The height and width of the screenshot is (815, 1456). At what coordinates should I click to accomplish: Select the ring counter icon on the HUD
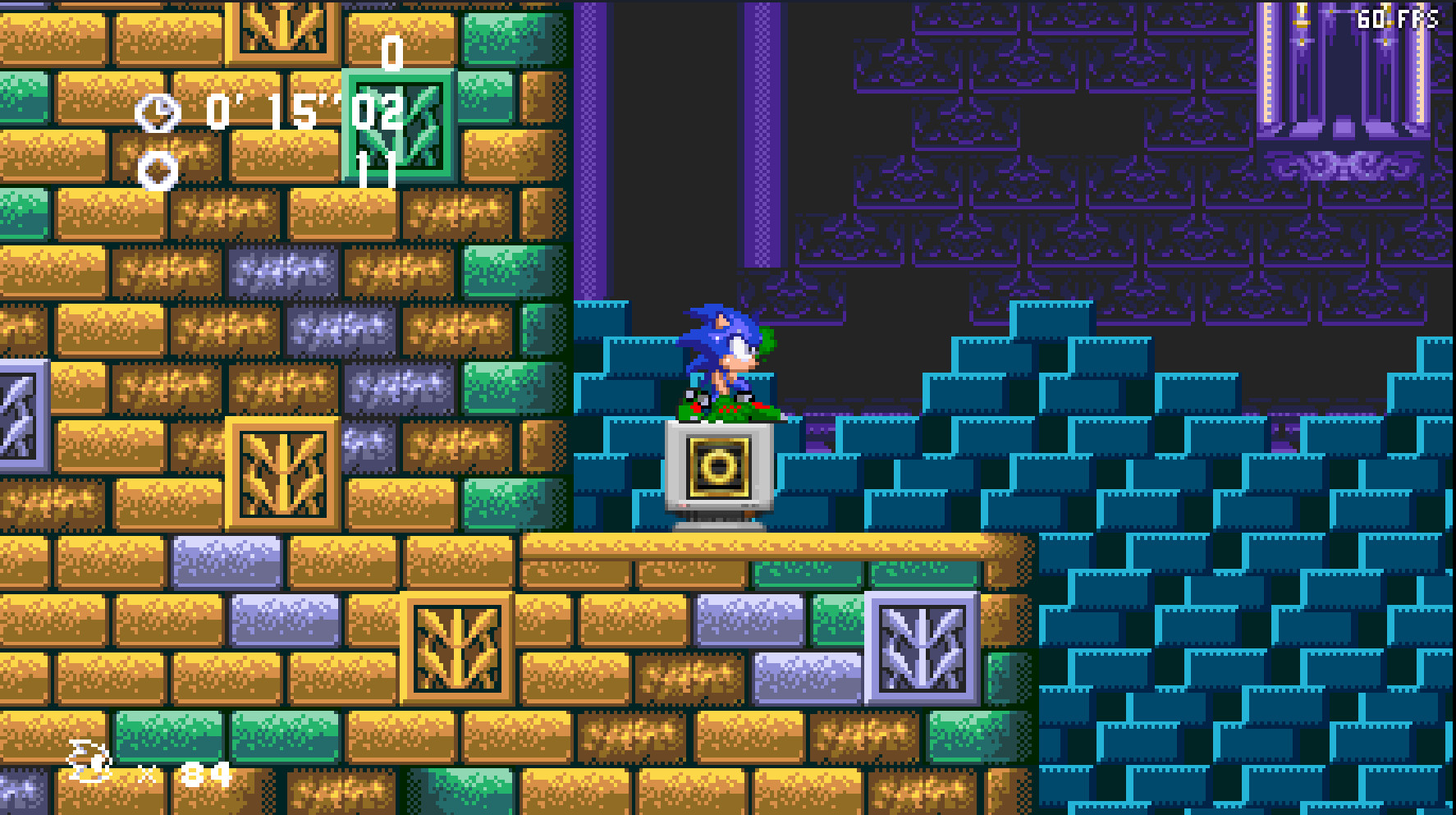tap(158, 170)
